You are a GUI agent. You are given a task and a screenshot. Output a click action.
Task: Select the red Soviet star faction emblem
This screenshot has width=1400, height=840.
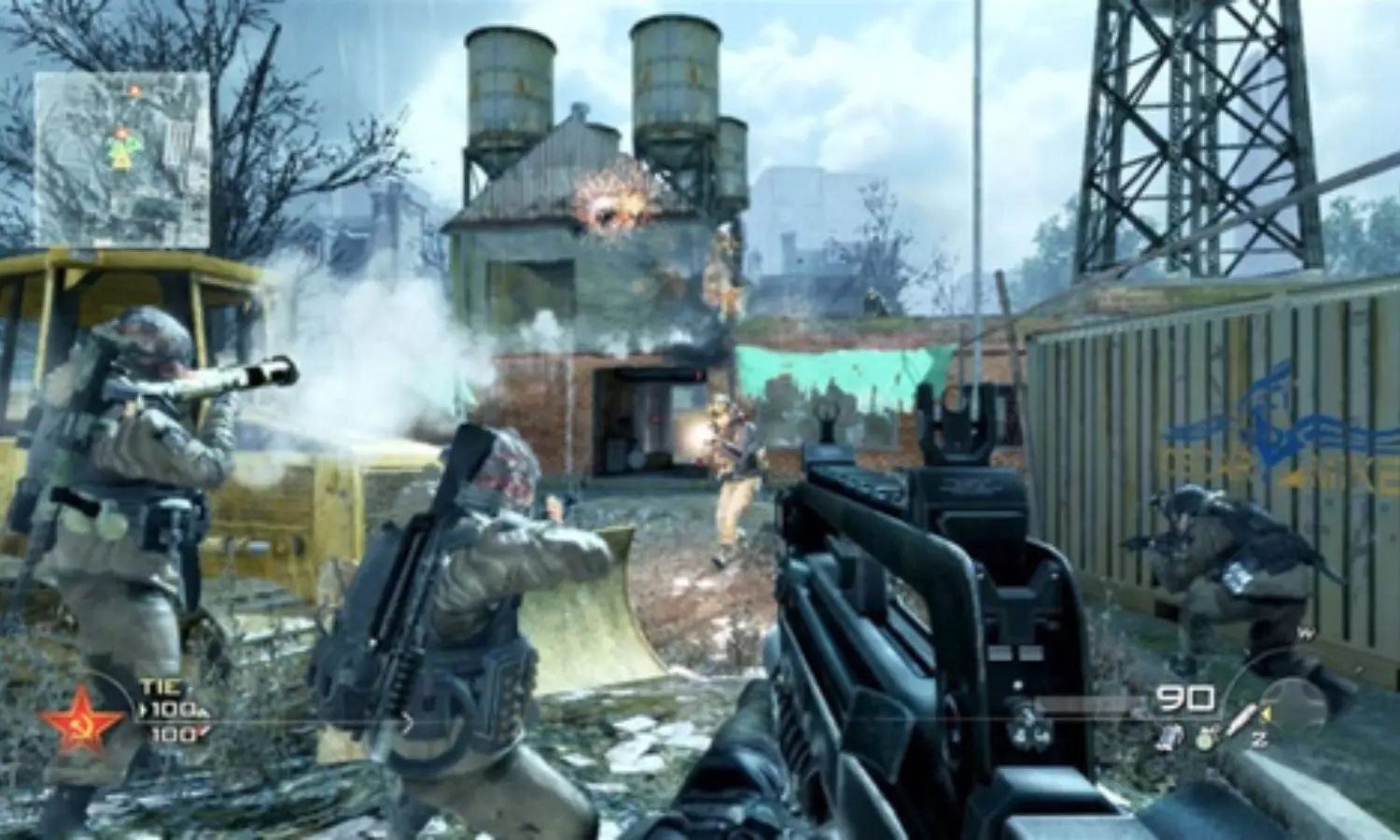pyautogui.click(x=81, y=719)
